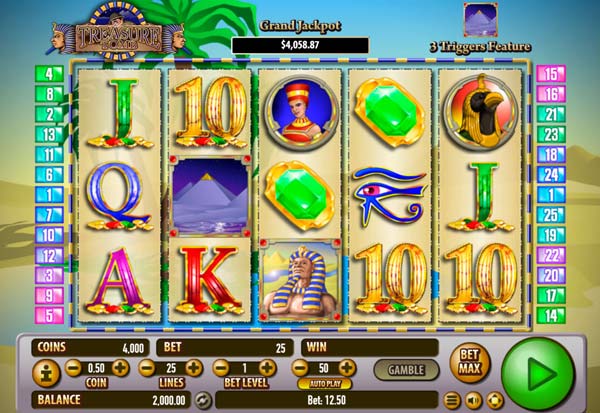600x413 pixels.
Task: Lower the bet level
Action: (x=219, y=369)
